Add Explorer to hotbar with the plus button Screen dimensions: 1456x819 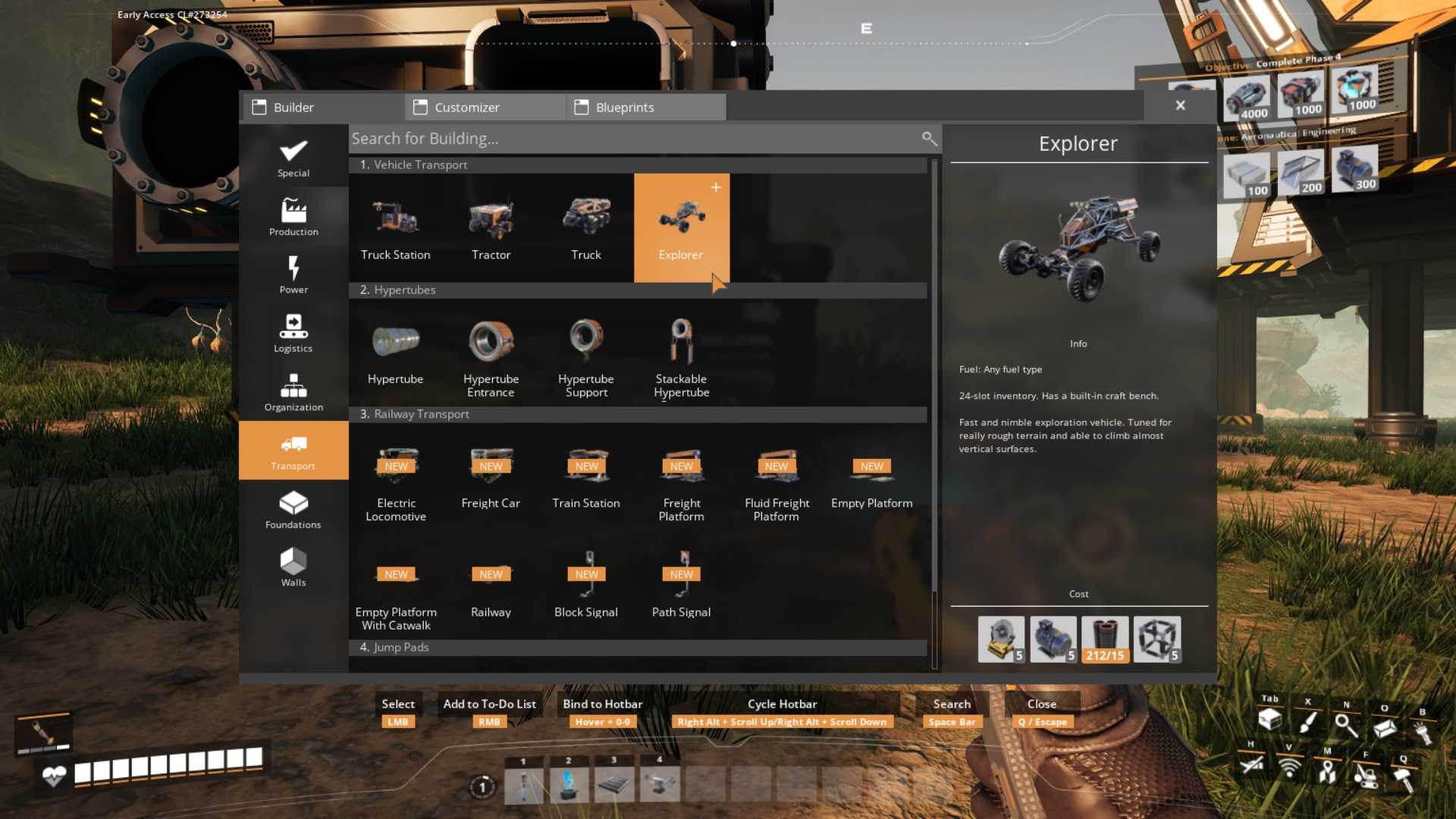pyautogui.click(x=715, y=187)
